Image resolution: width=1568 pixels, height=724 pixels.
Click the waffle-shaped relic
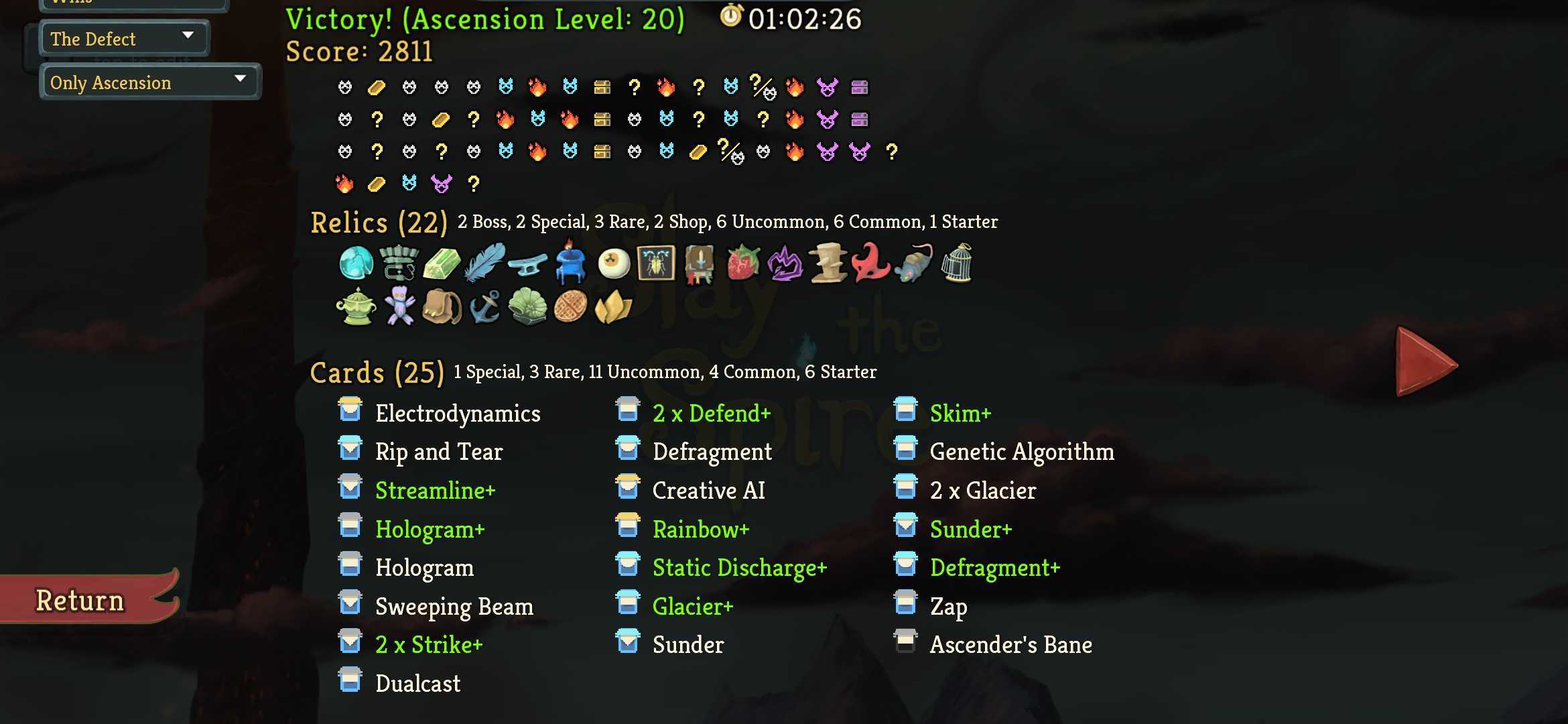coord(570,308)
